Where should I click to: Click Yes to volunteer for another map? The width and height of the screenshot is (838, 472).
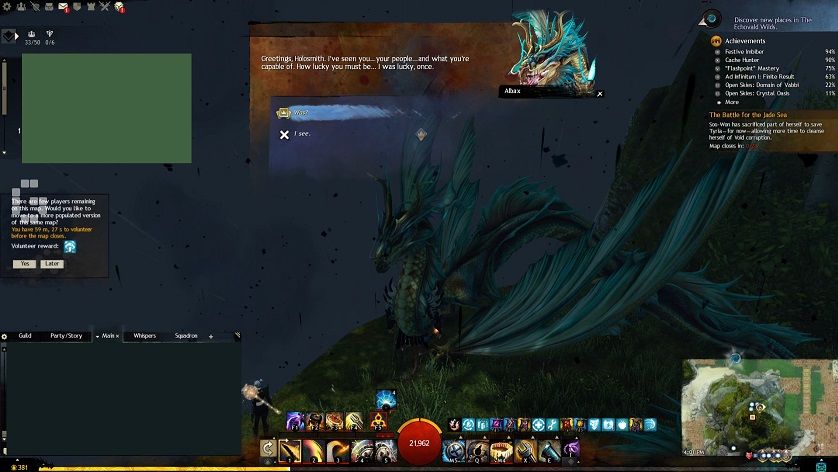coord(24,264)
